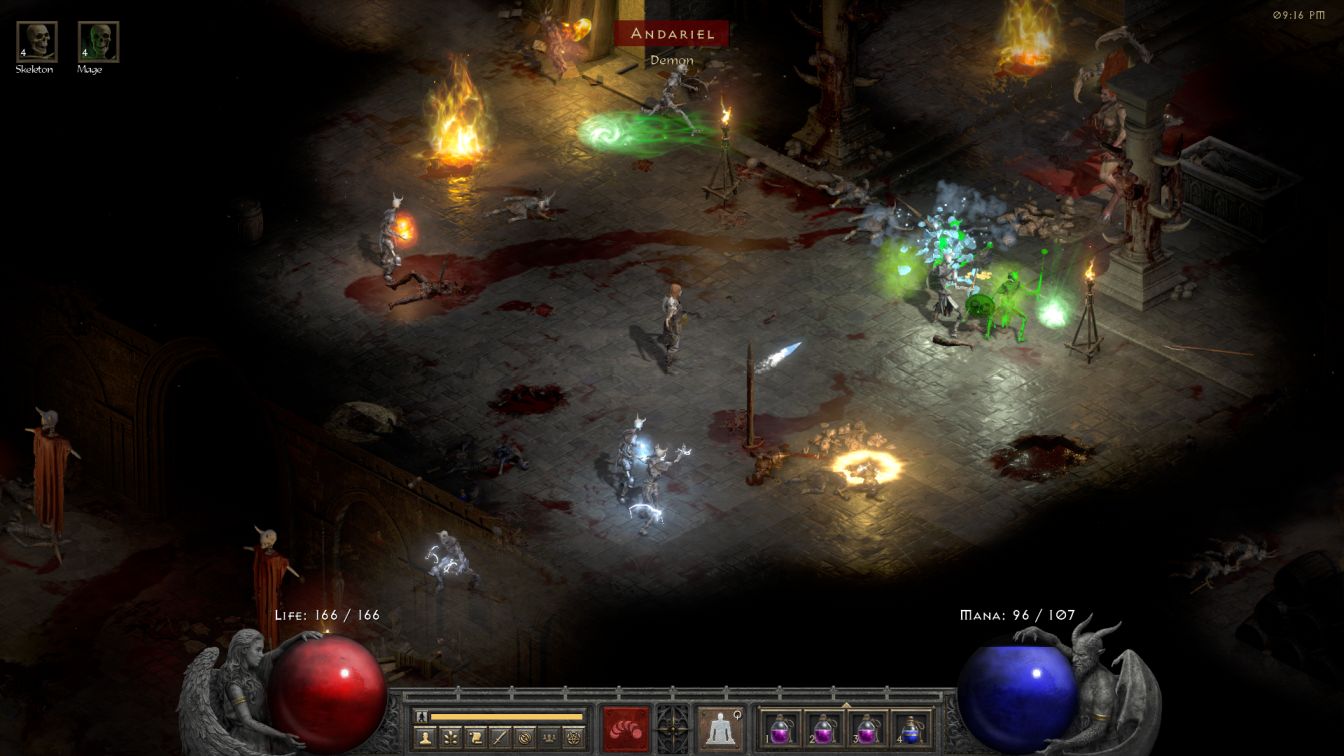This screenshot has width=1344, height=756.
Task: Select the red left-hand skill icon
Action: pos(626,729)
